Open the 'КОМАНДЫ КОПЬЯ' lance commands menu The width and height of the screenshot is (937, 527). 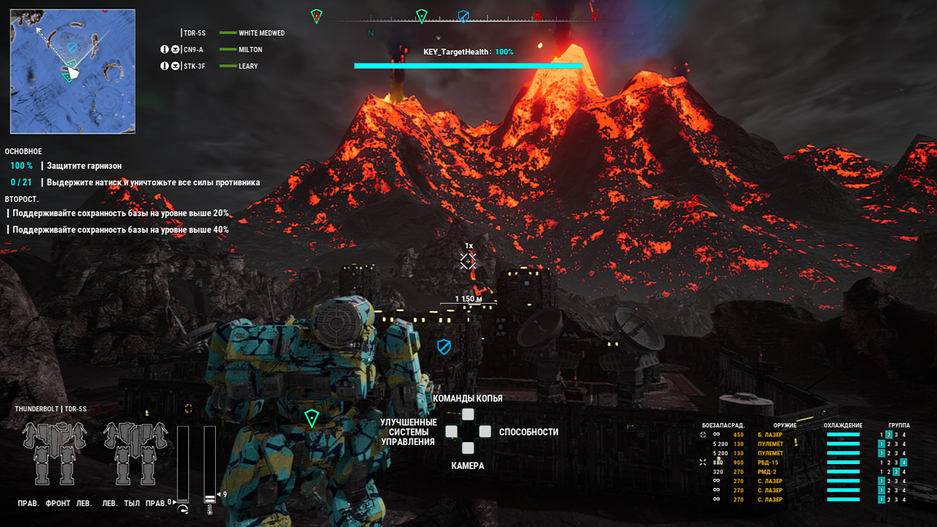coord(468,399)
